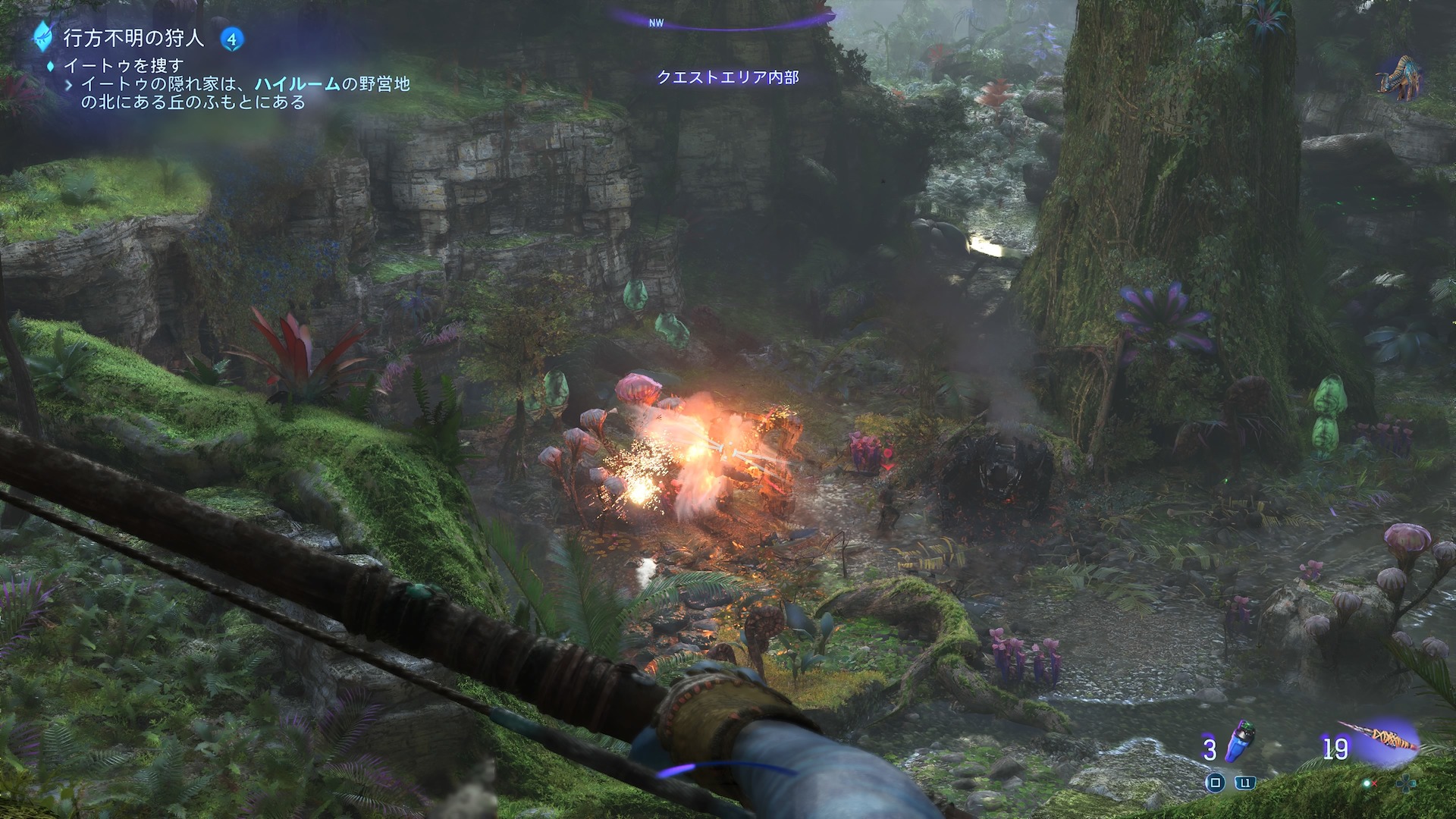Click the direhorse mount icon
1456x819 pixels.
pyautogui.click(x=1398, y=77)
